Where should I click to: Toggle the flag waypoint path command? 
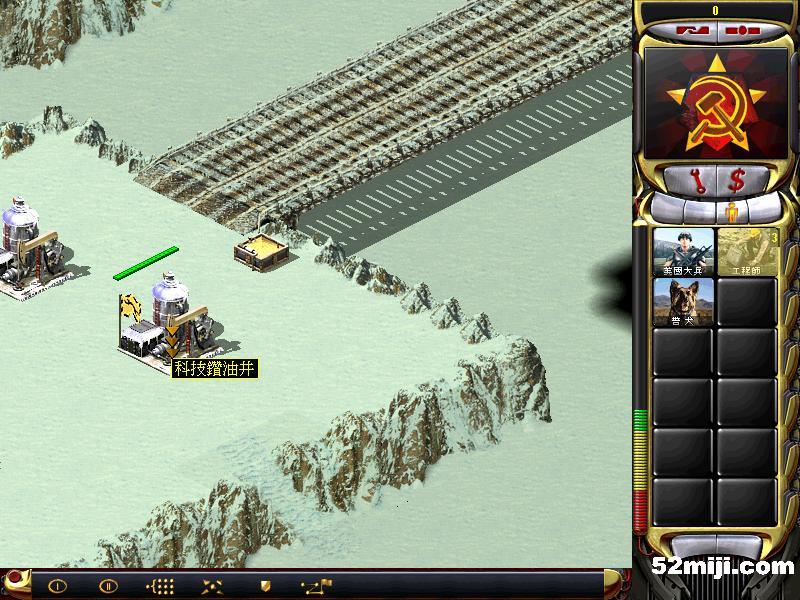point(317,586)
